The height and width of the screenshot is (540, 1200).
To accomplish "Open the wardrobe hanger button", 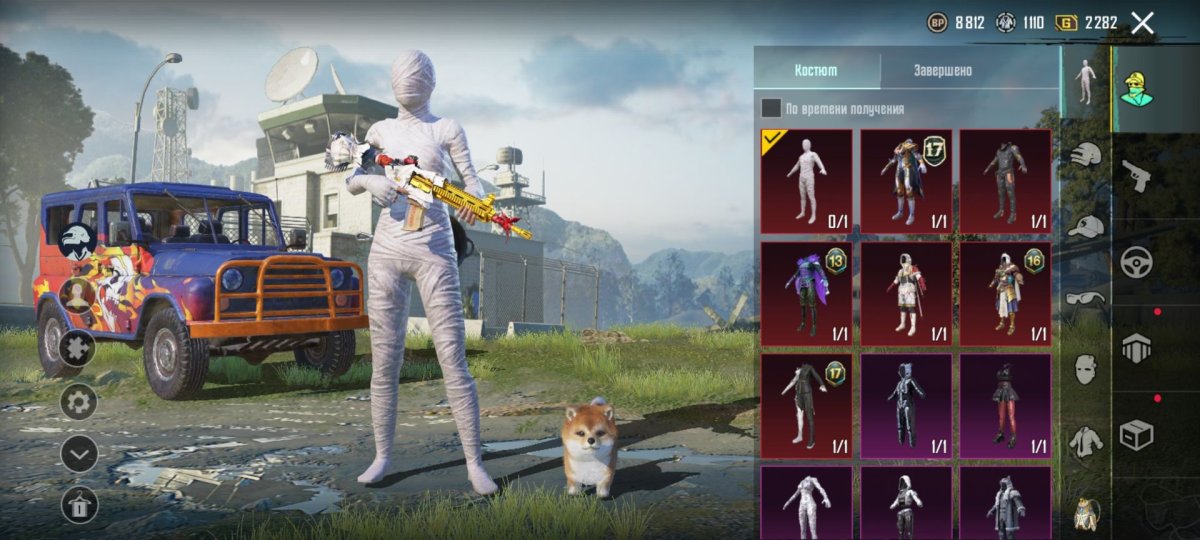I will click(78, 505).
